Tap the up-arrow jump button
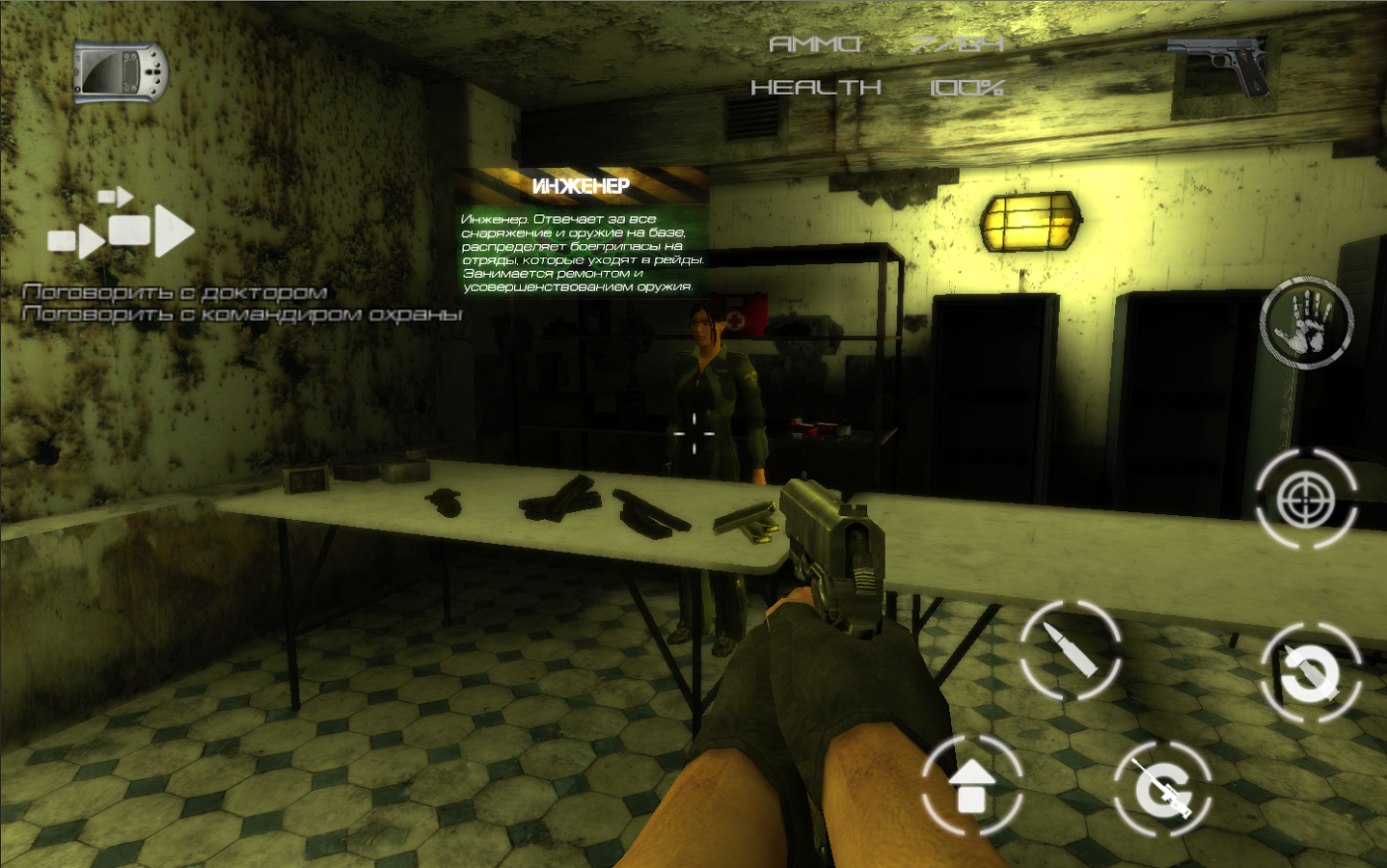This screenshot has height=868, width=1387. pos(971,785)
